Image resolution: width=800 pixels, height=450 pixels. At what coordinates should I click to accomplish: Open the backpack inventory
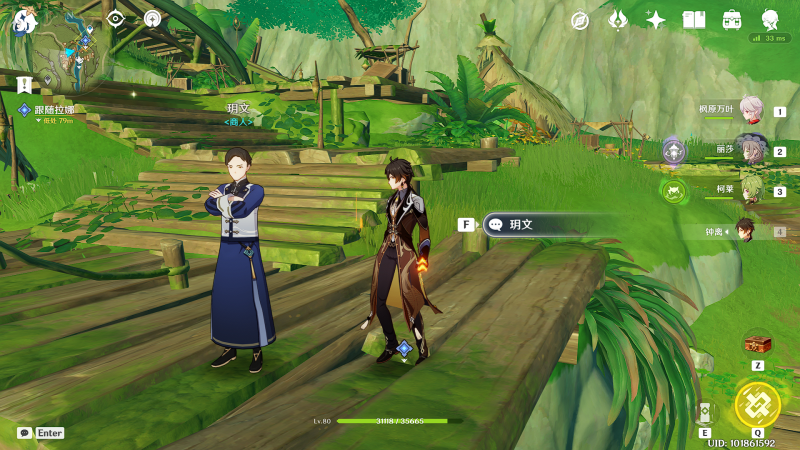pos(732,20)
